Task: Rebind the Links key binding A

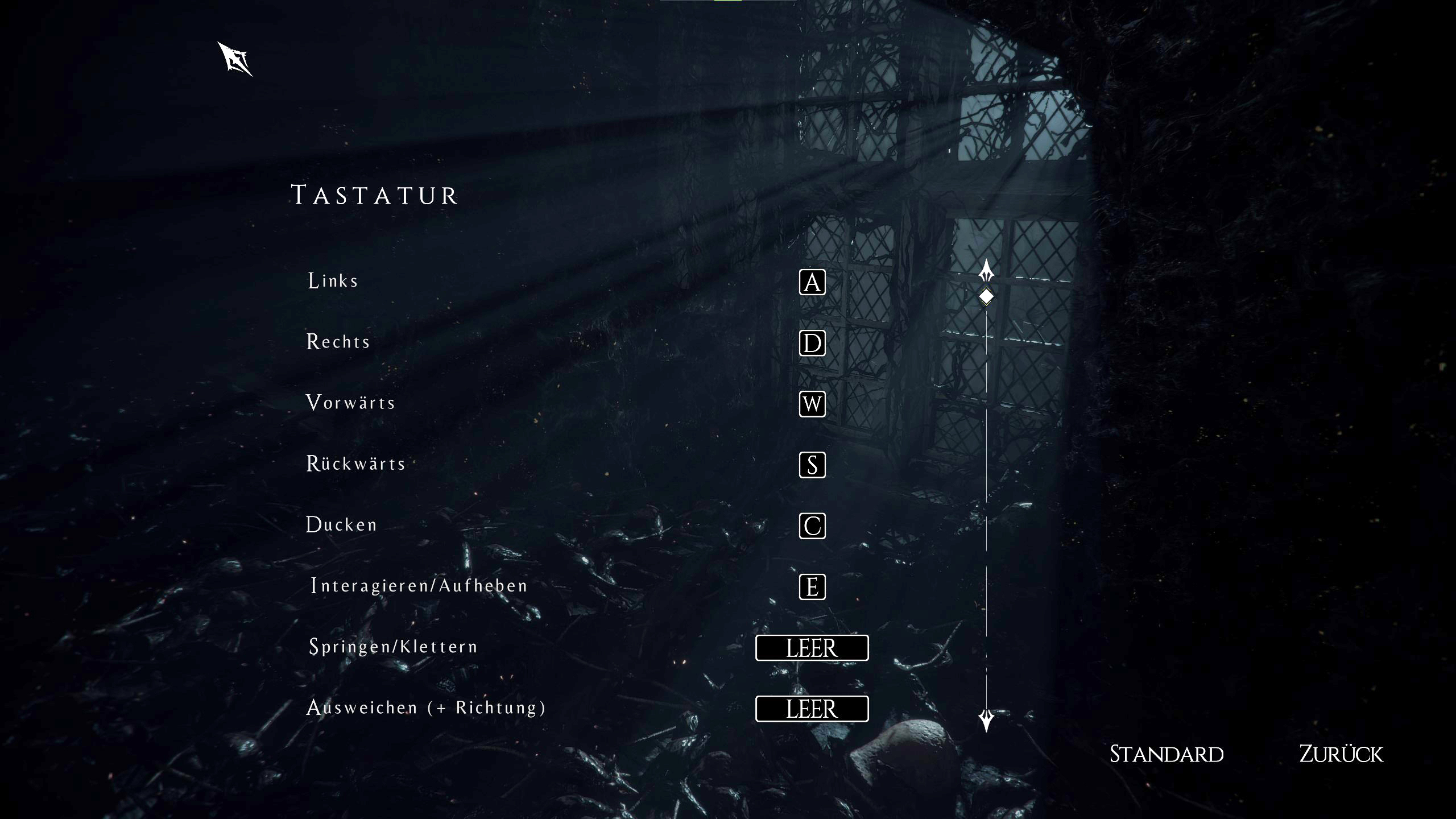Action: [x=812, y=282]
